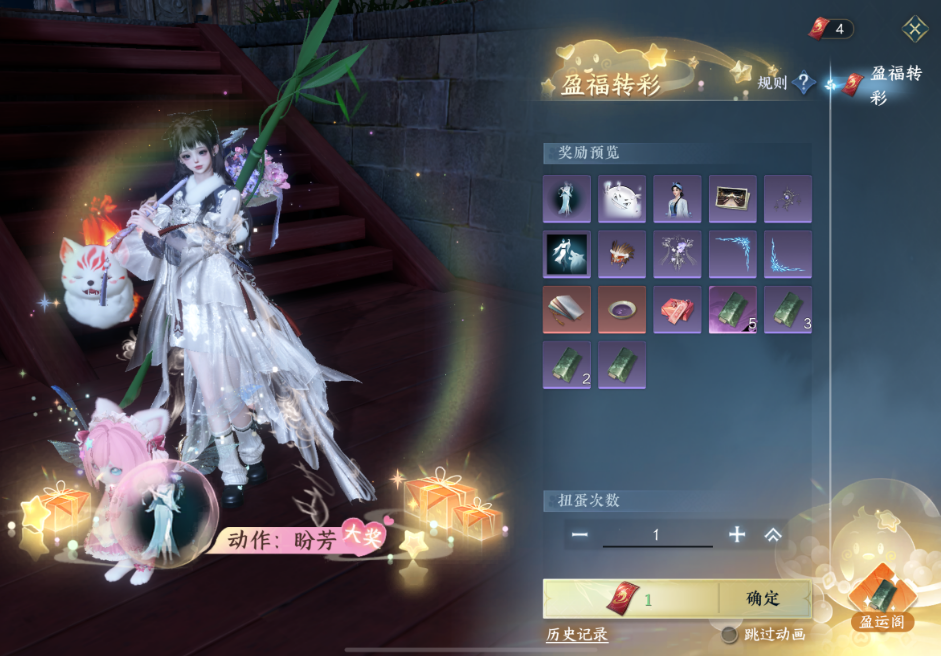Preview the red feathered mask reward
This screenshot has width=941, height=656.
tap(622, 254)
